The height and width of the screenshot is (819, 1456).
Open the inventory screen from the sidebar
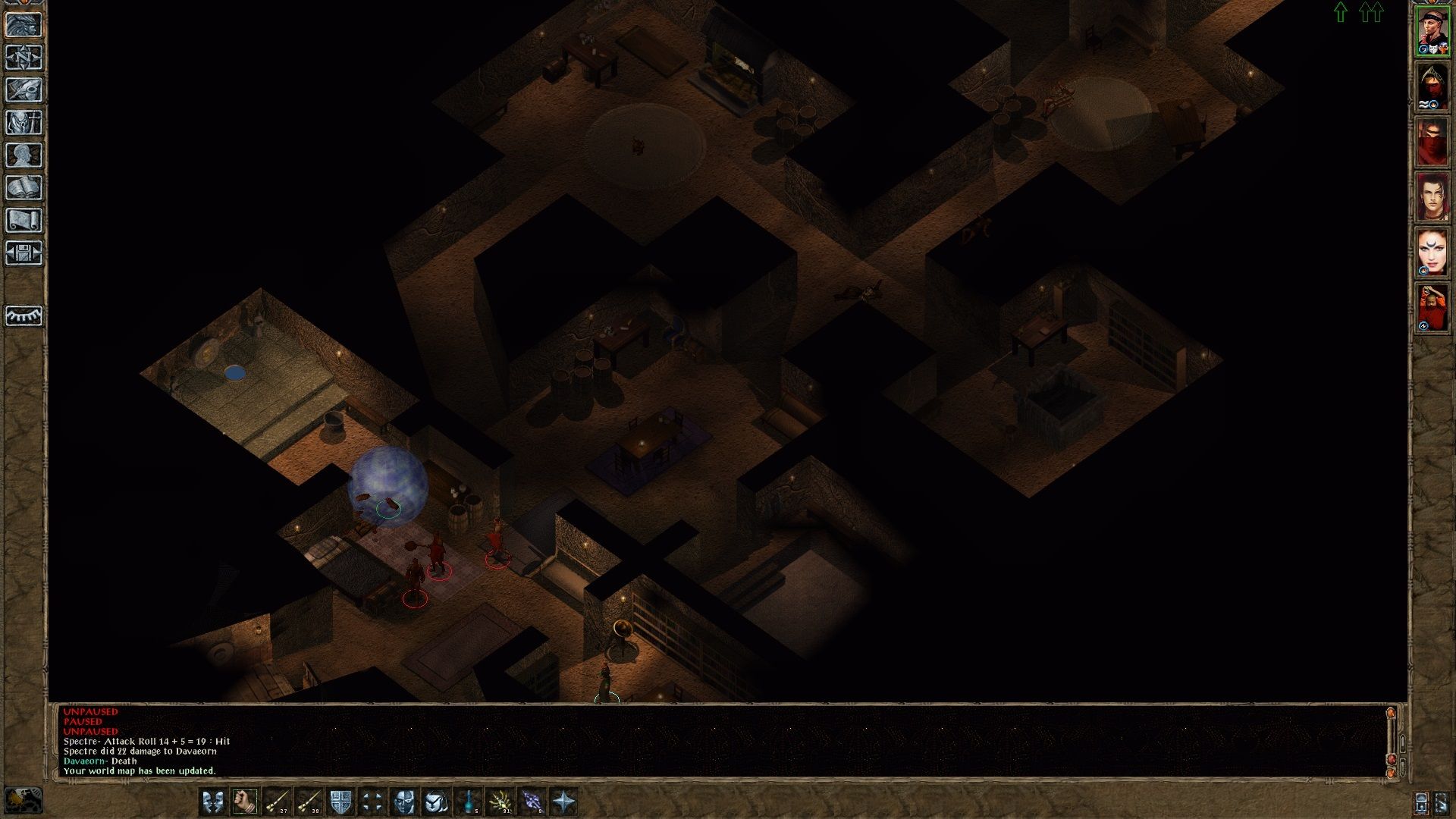point(24,123)
